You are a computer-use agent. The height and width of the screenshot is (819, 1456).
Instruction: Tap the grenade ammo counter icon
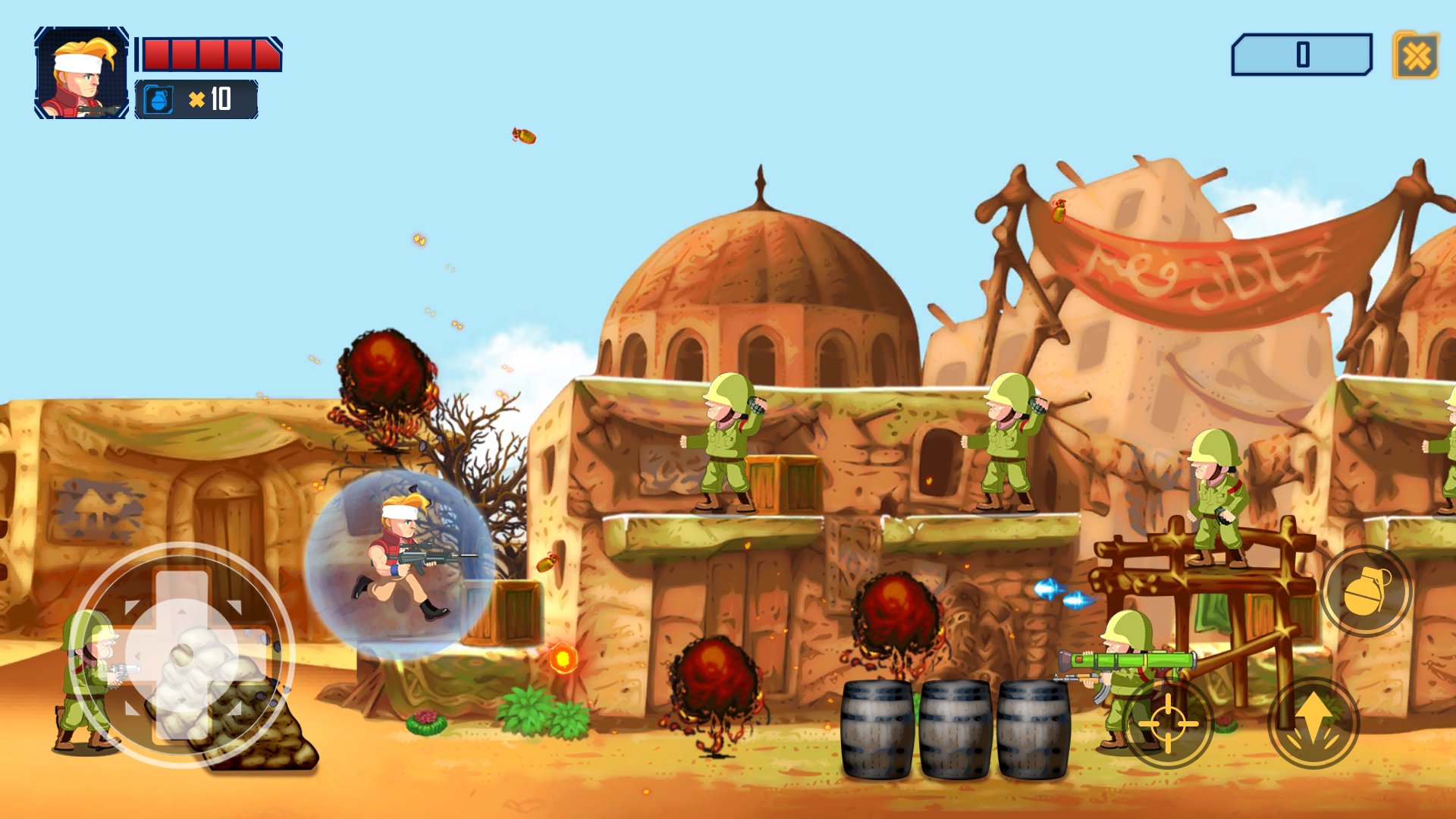[157, 99]
